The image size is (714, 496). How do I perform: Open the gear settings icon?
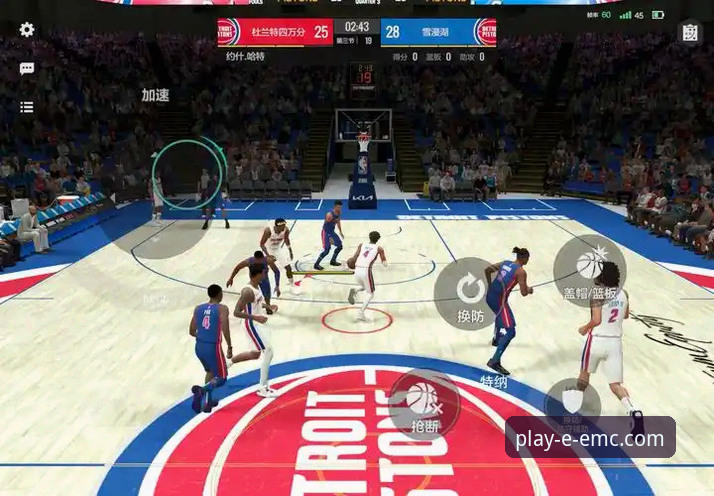27,30
